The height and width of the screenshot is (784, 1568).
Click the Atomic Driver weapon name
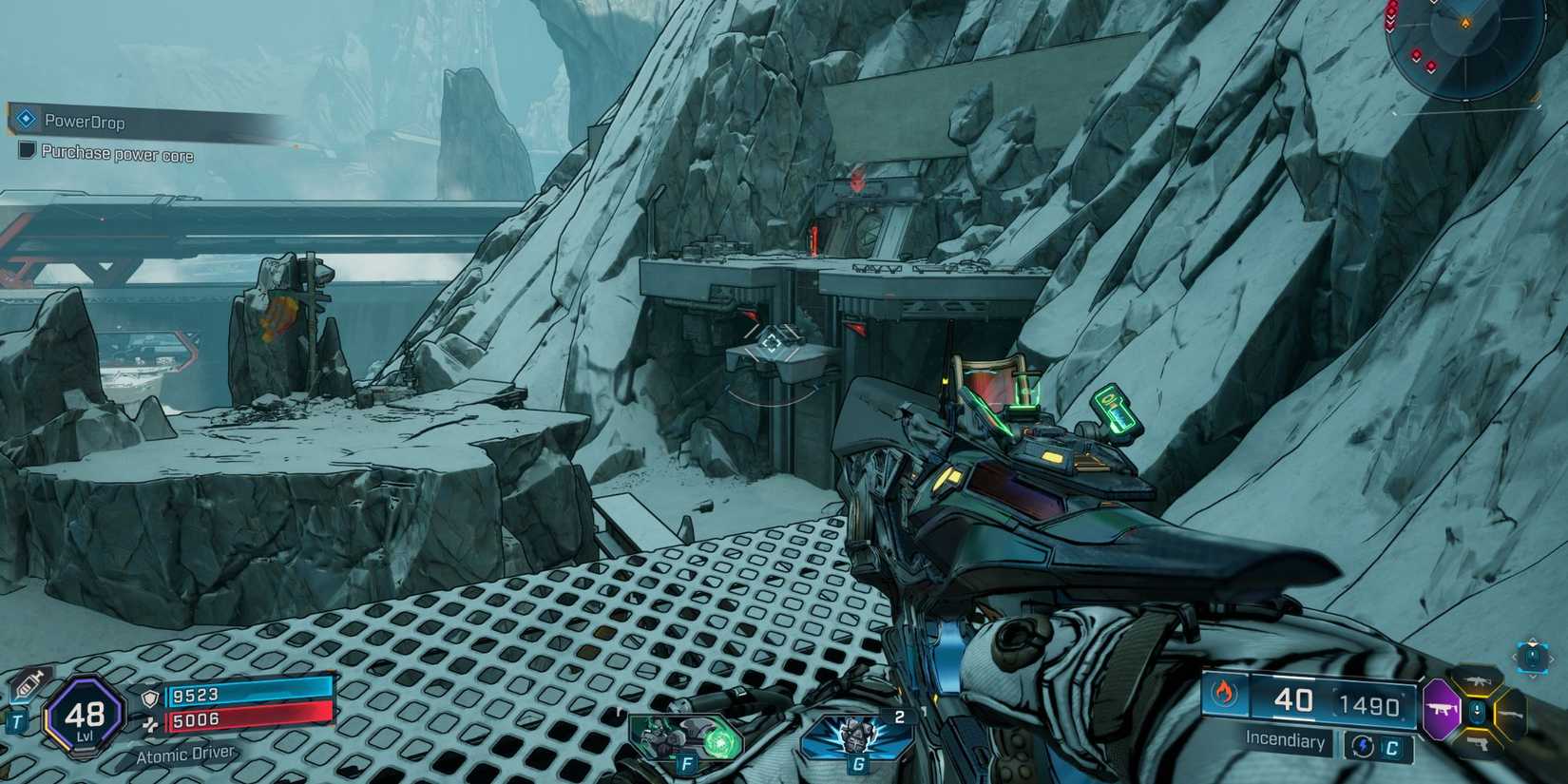(184, 755)
